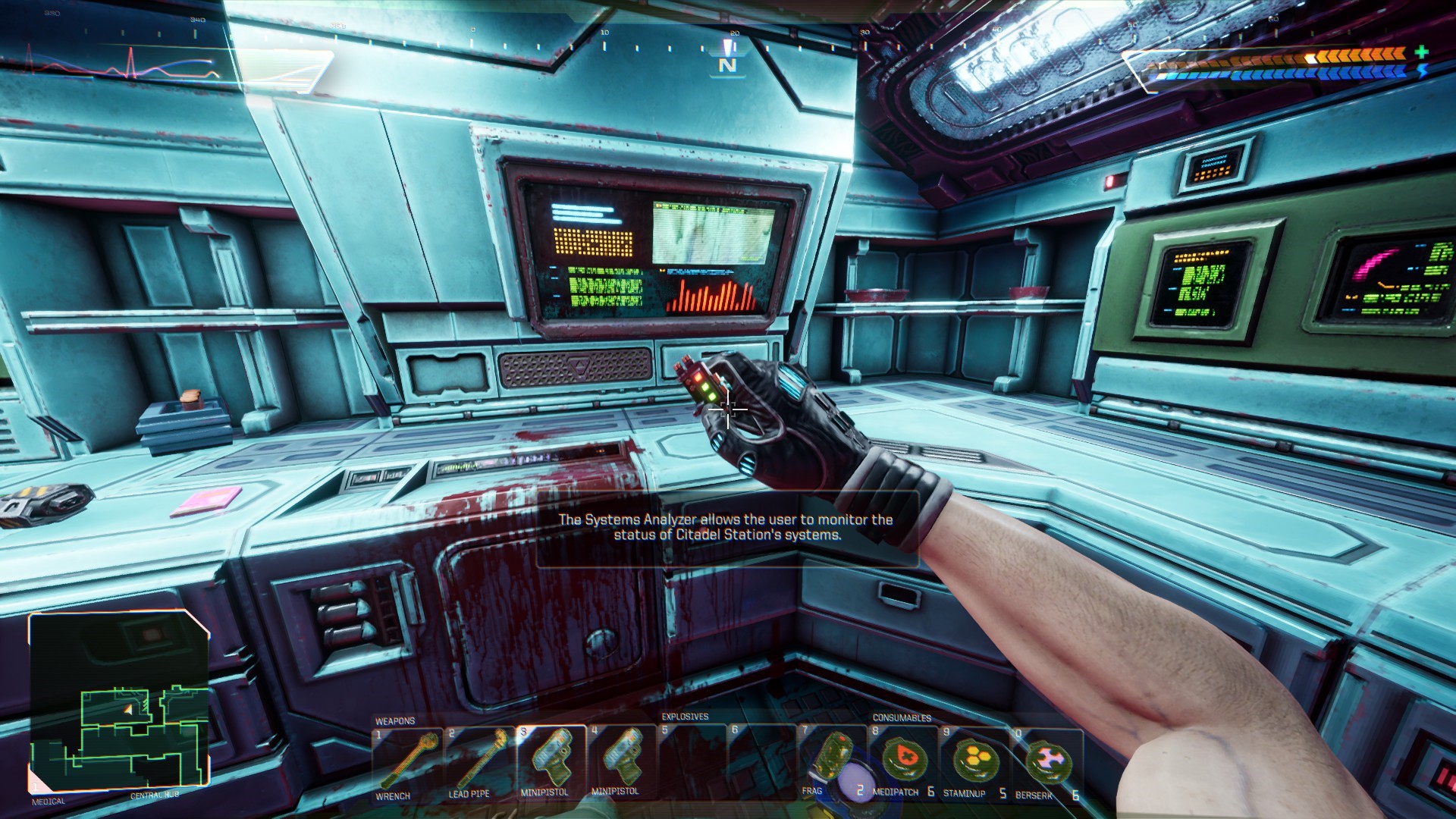Viewport: 1456px width, 819px height.
Task: Open the minimap of the Medical level
Action: (119, 703)
